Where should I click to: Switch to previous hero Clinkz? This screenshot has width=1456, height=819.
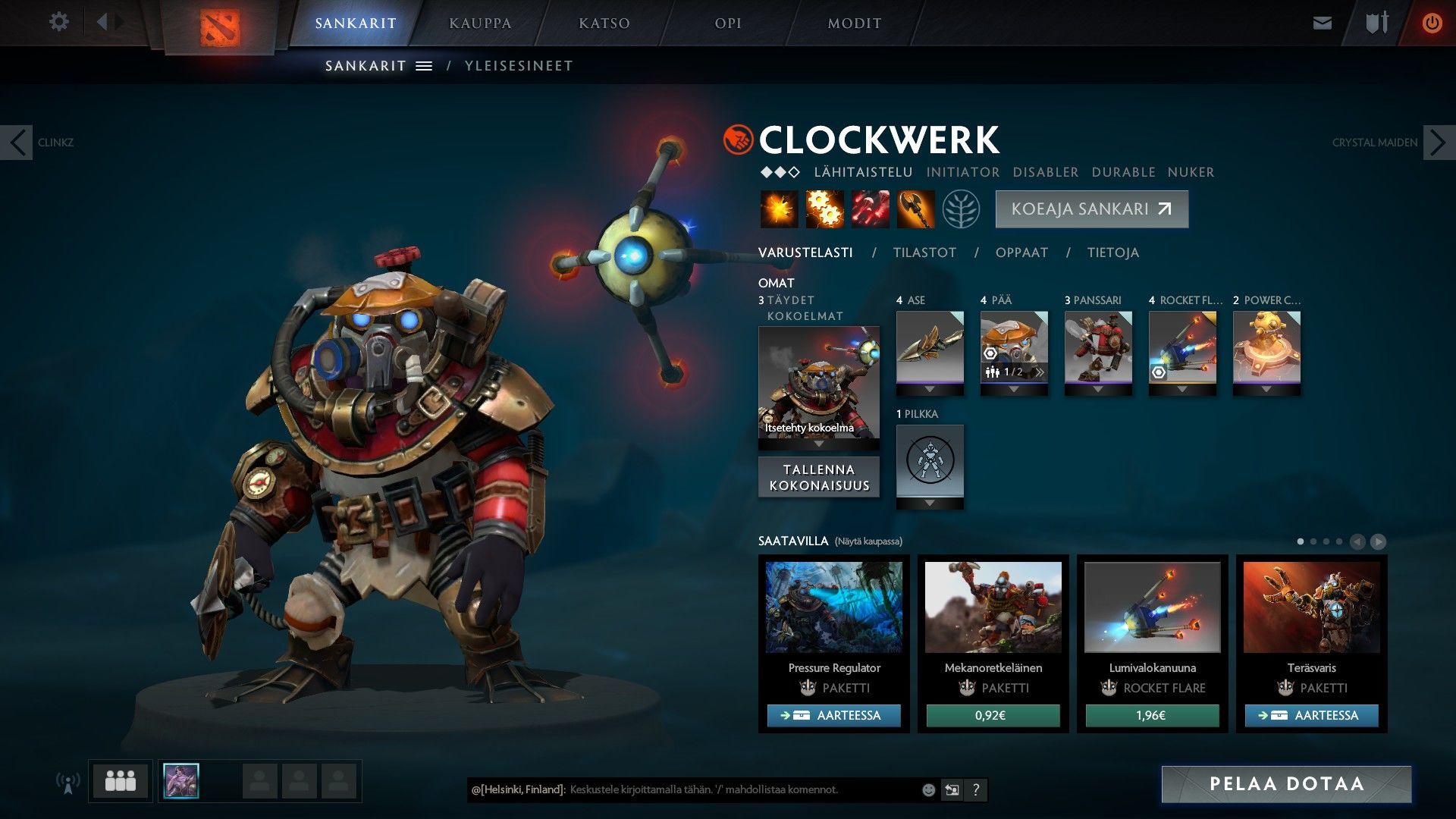17,143
